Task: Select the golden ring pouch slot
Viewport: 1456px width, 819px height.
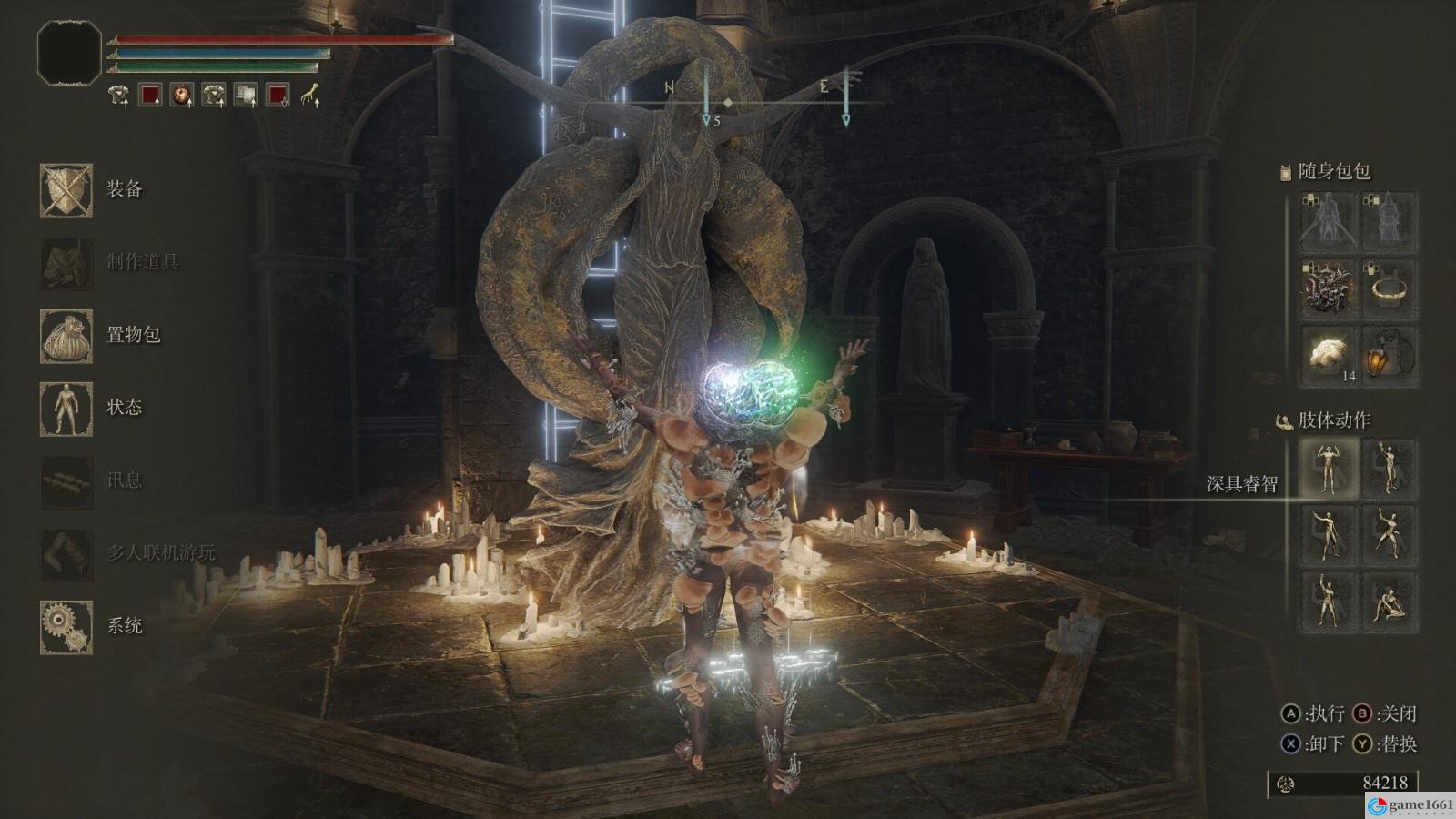Action: 1390,289
